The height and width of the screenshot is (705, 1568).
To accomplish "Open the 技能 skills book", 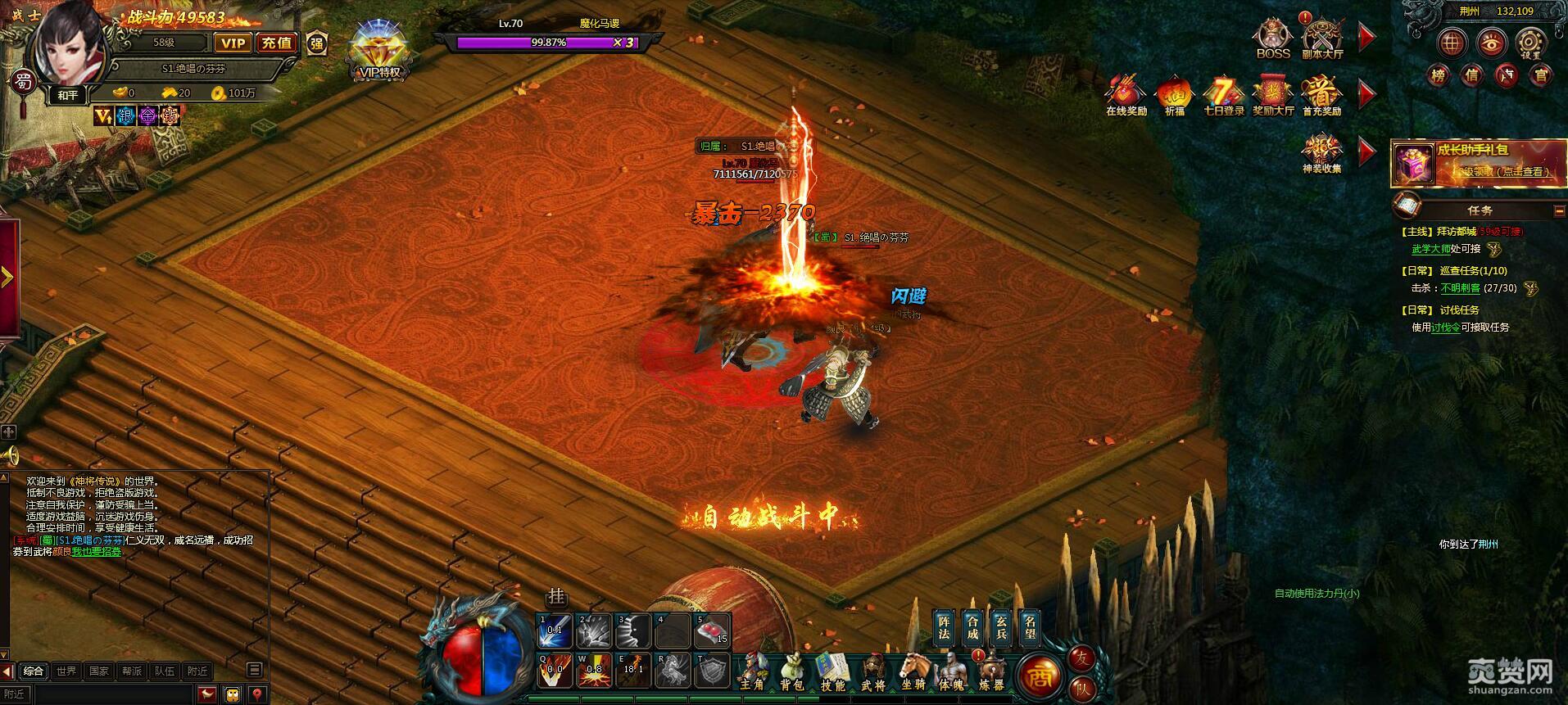I will (x=832, y=671).
